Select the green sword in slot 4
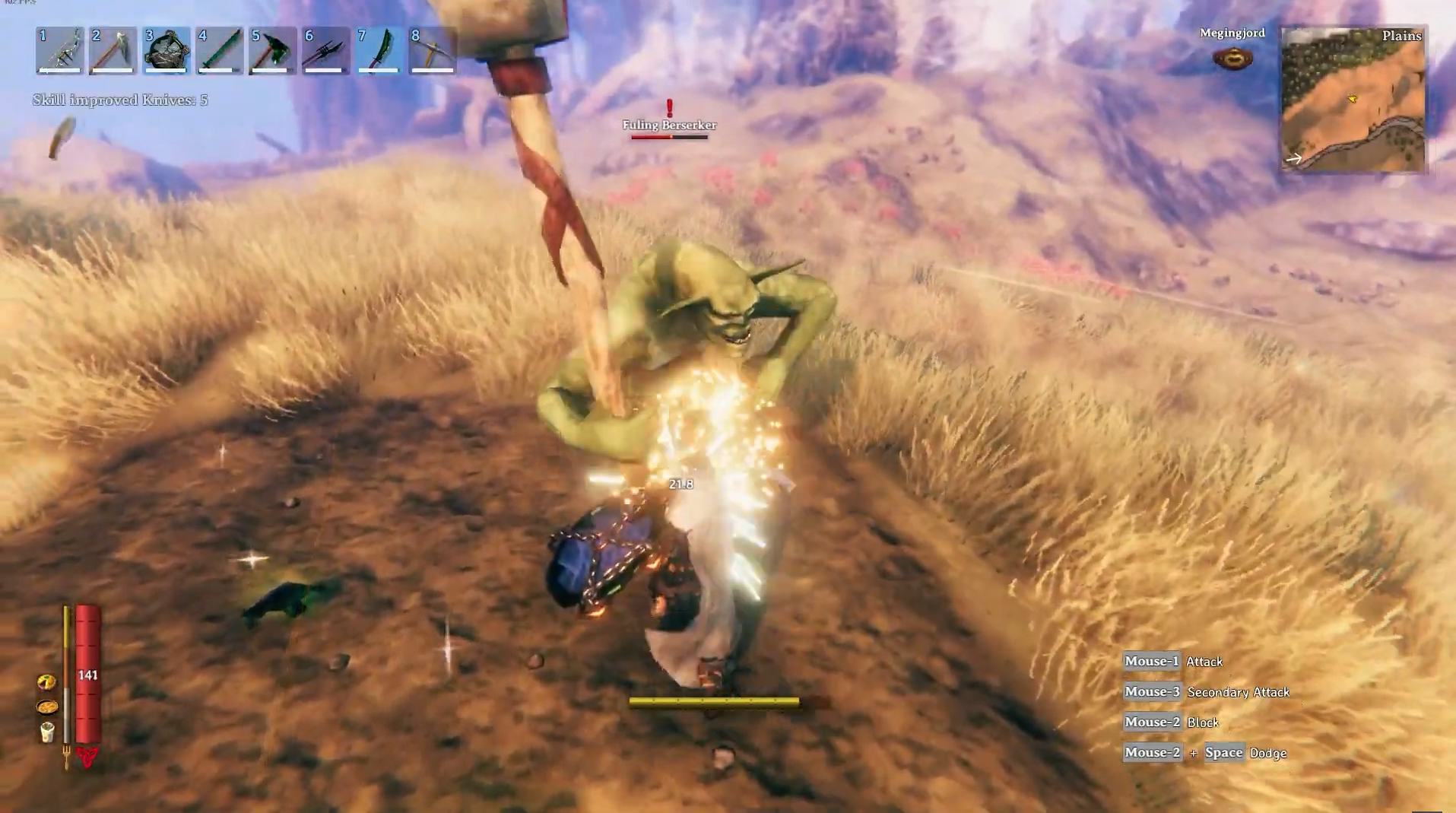 [219, 51]
